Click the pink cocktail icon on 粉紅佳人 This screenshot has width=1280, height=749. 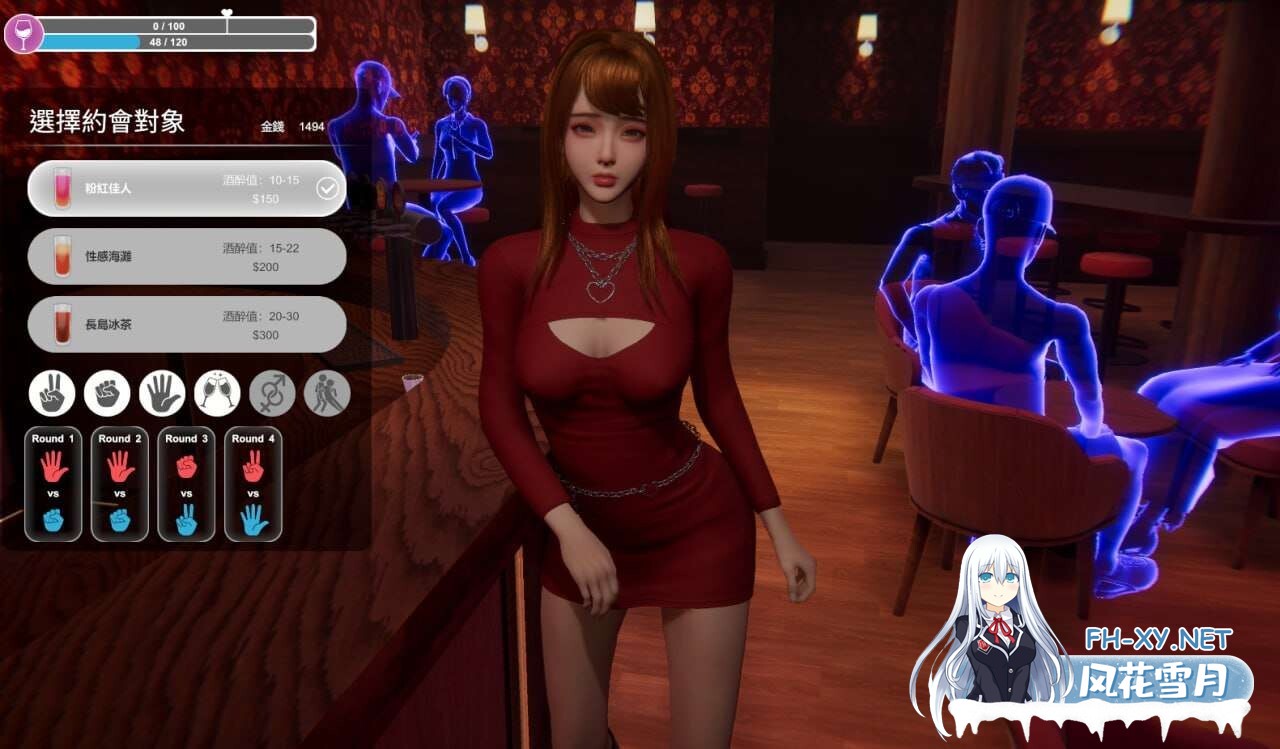click(x=63, y=187)
